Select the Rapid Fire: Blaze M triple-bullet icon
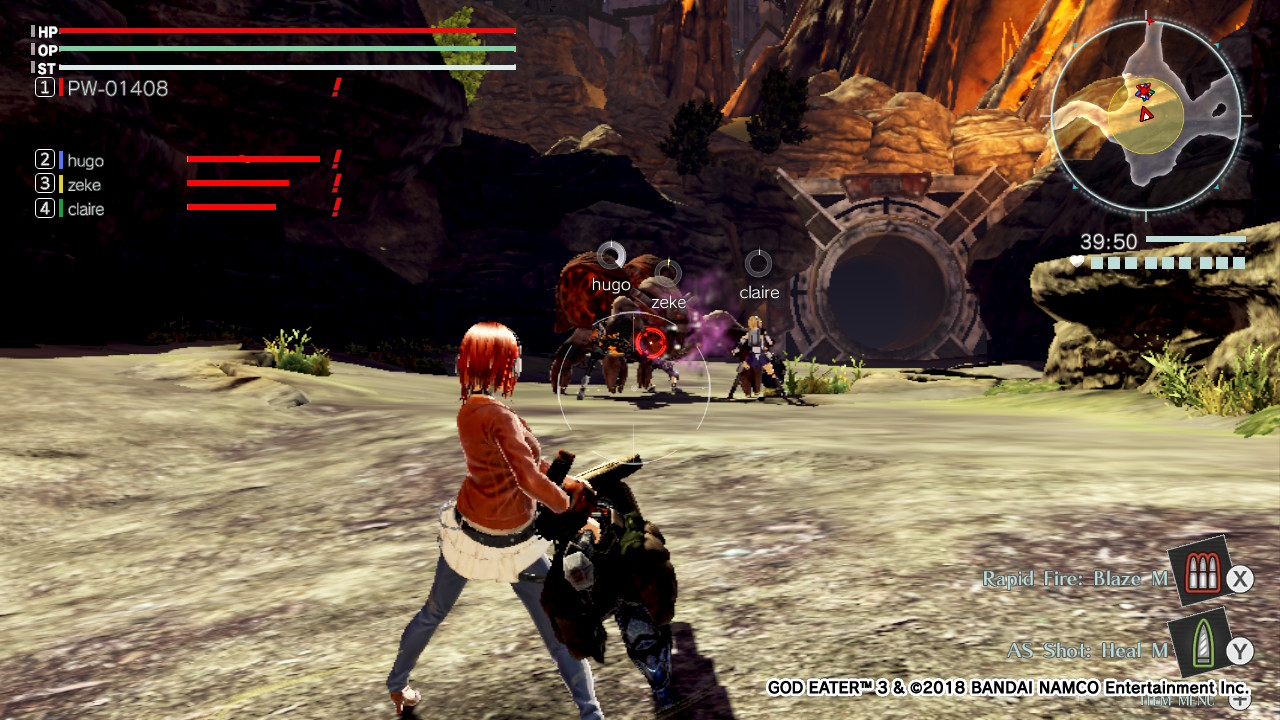1280x720 pixels. [x=1203, y=572]
